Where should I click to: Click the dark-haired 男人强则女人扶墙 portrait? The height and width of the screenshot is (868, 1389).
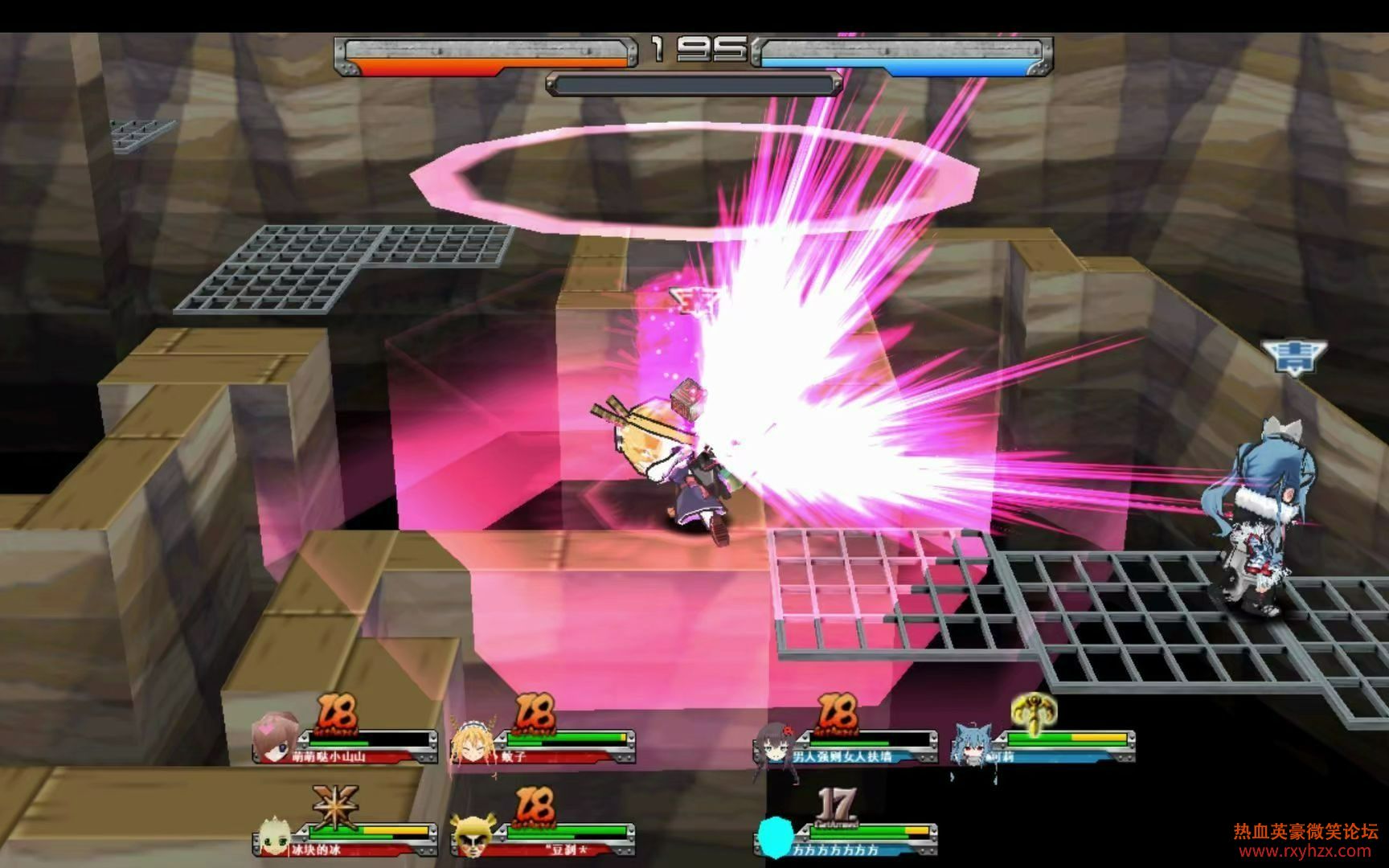click(775, 744)
